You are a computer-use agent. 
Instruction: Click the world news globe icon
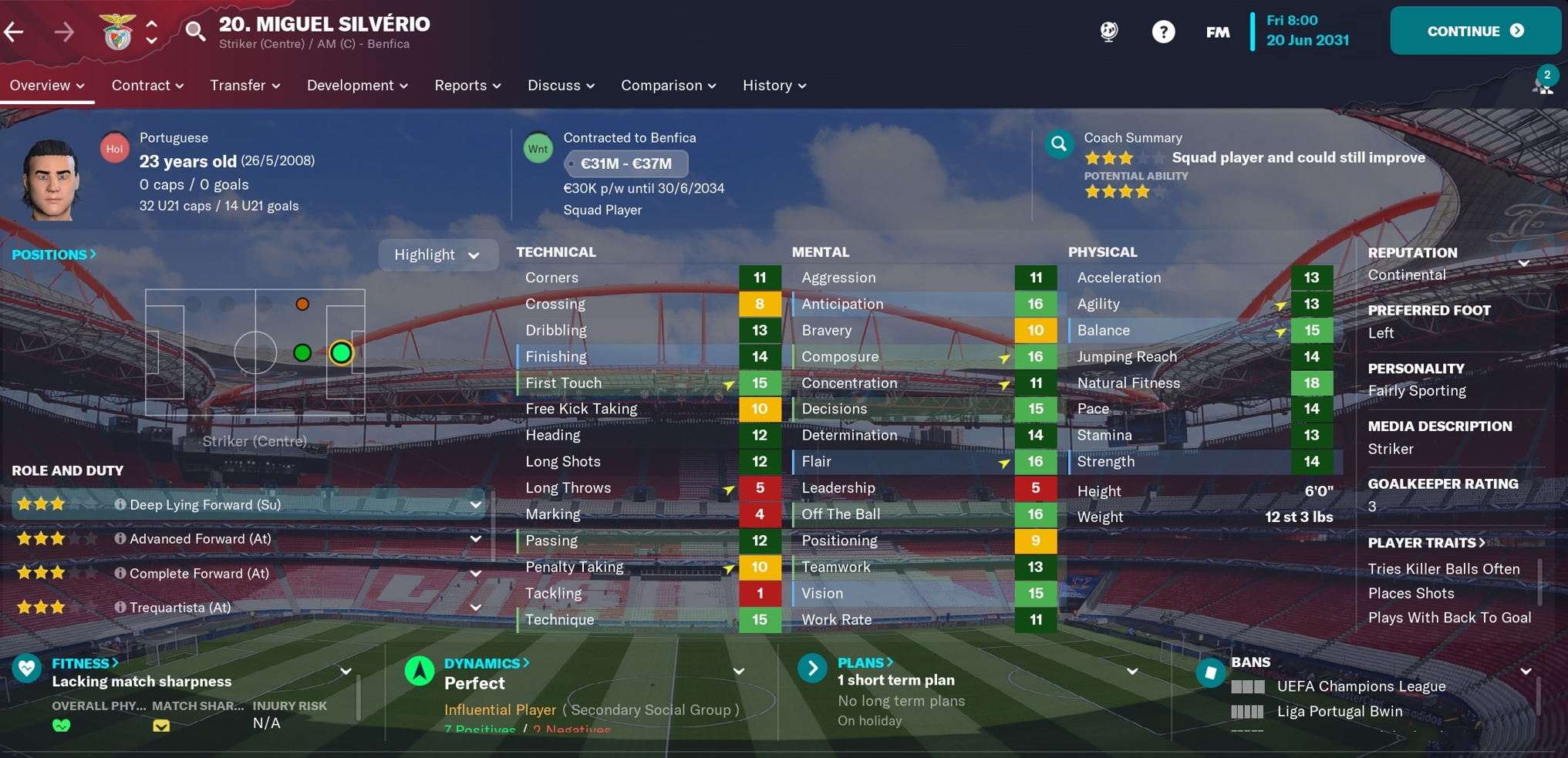(x=1108, y=32)
